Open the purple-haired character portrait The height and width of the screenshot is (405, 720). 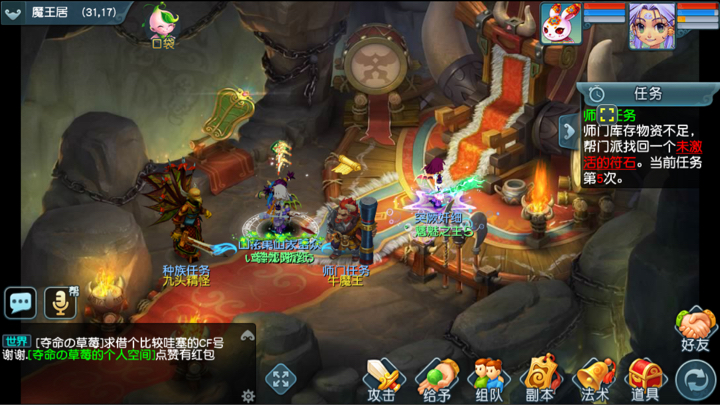click(649, 23)
